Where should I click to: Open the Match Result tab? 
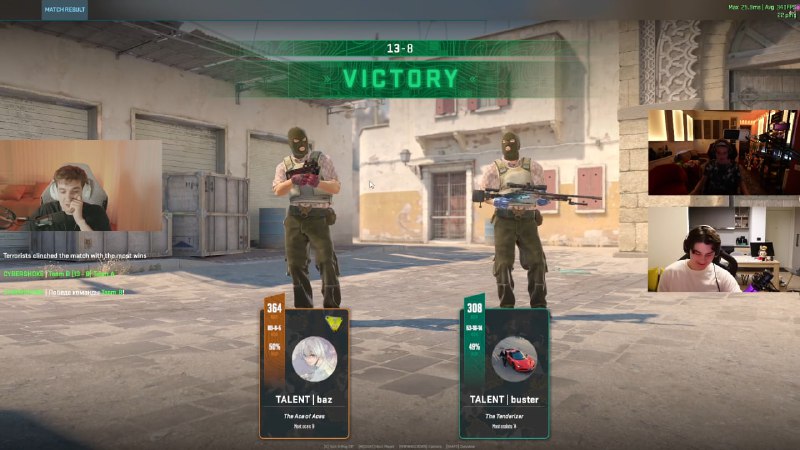[x=65, y=10]
